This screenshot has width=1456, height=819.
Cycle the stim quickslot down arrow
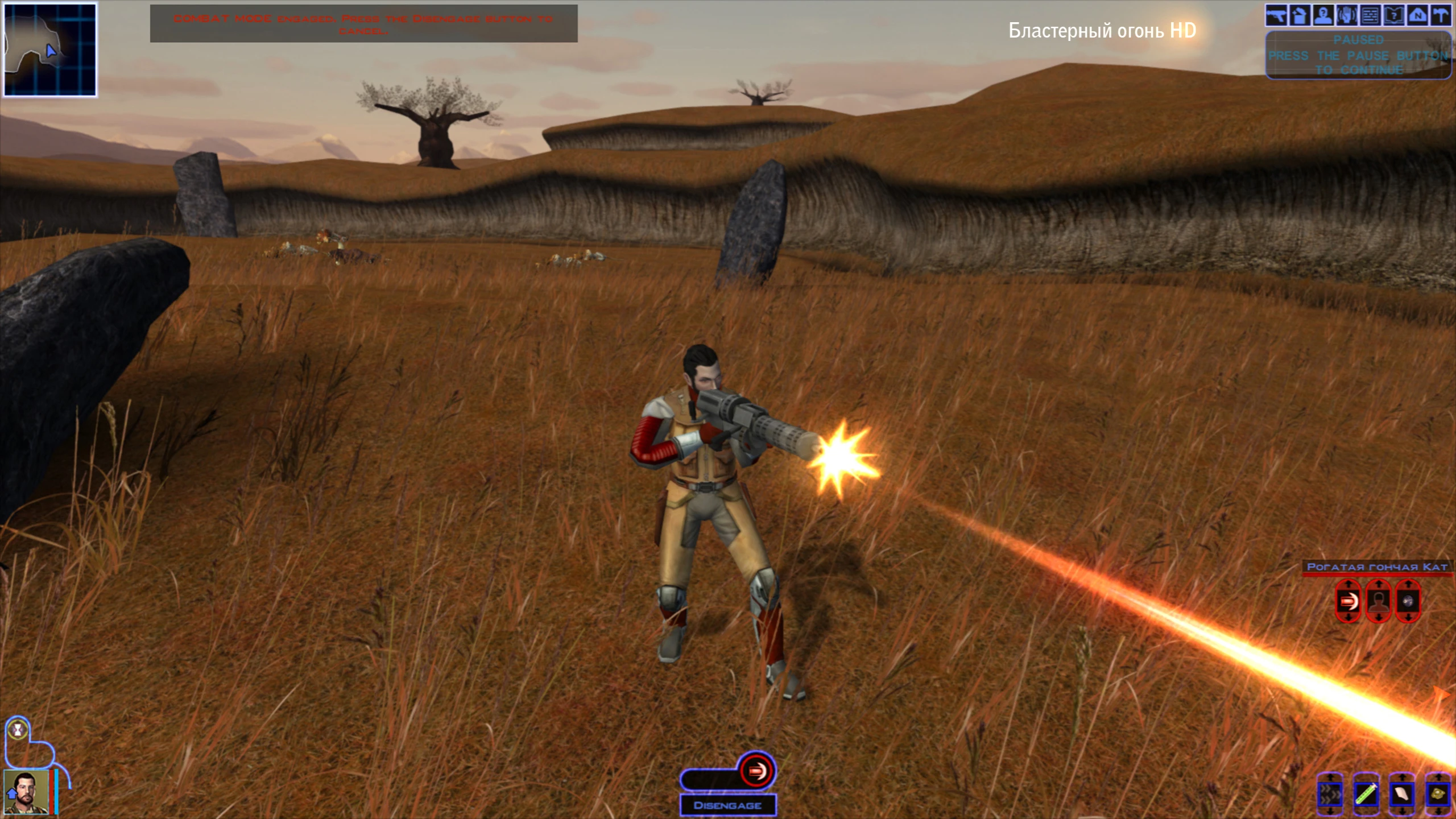click(1330, 812)
